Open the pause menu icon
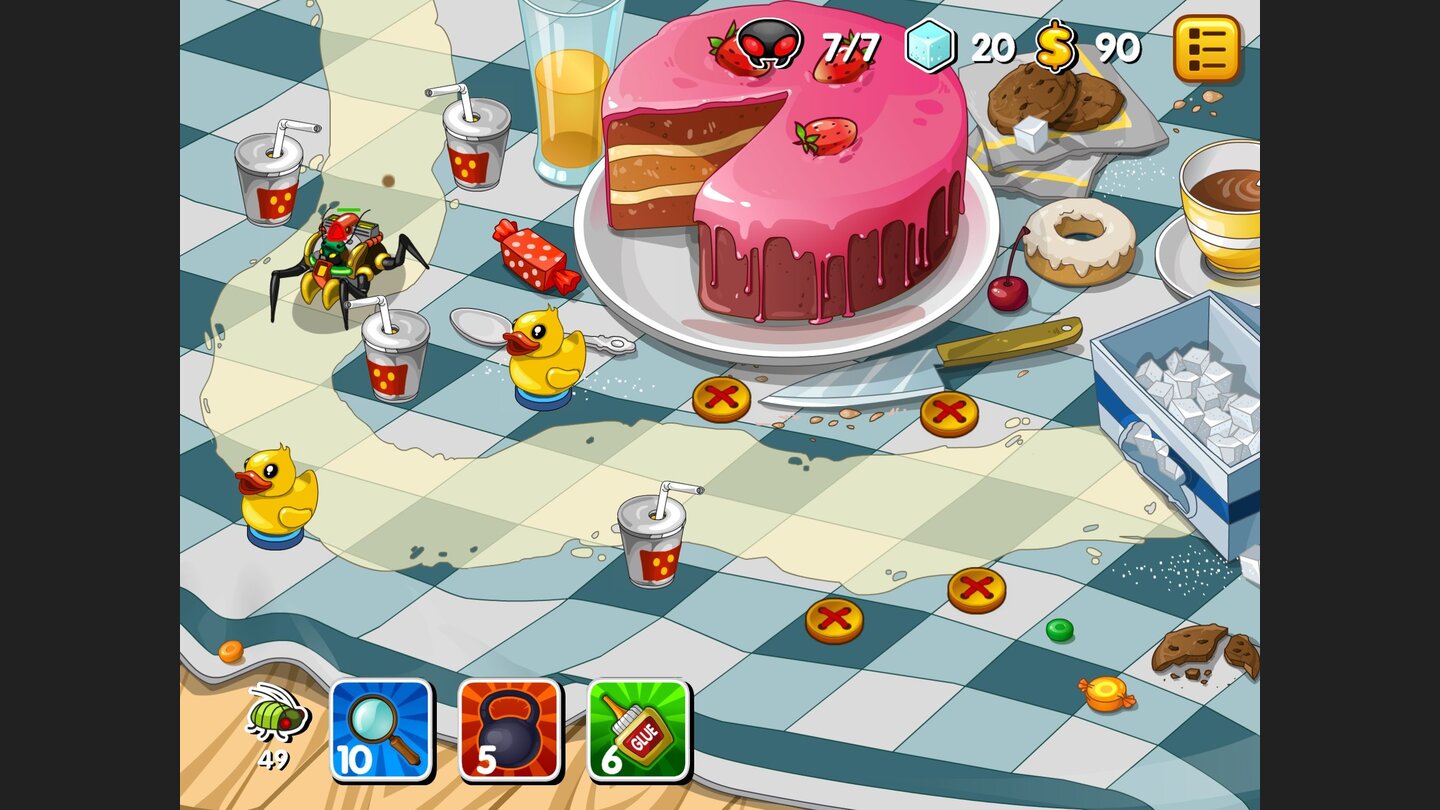 (1207, 49)
